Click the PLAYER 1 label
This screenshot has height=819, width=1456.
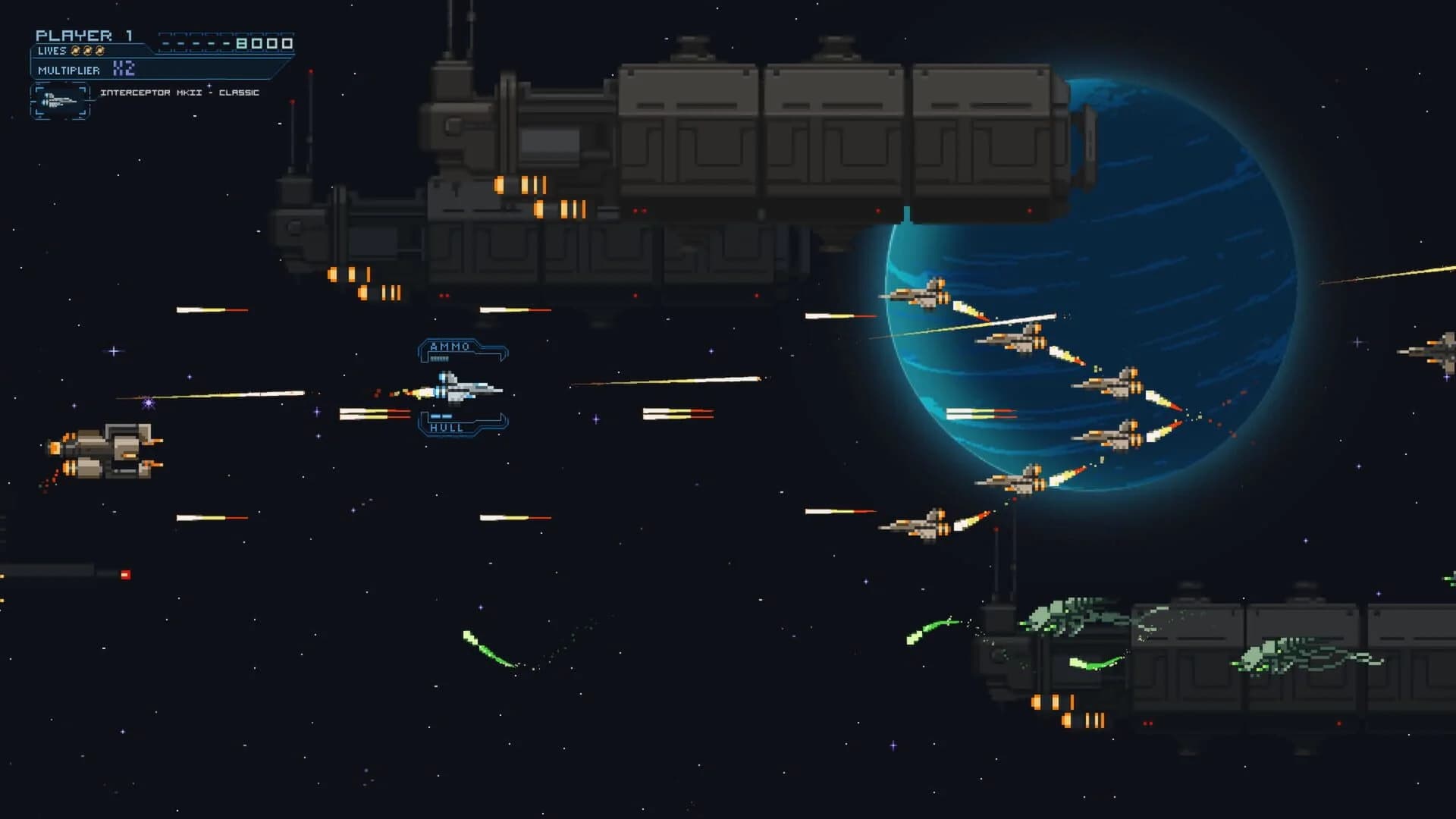(83, 34)
